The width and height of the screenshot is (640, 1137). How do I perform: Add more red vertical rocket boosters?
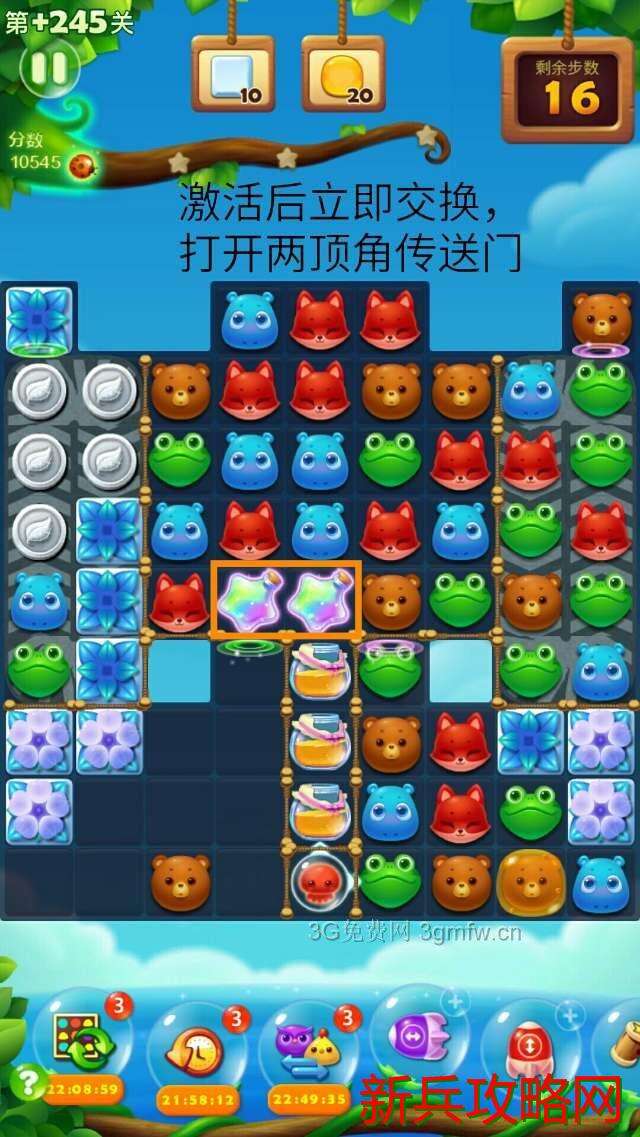coord(570,1016)
